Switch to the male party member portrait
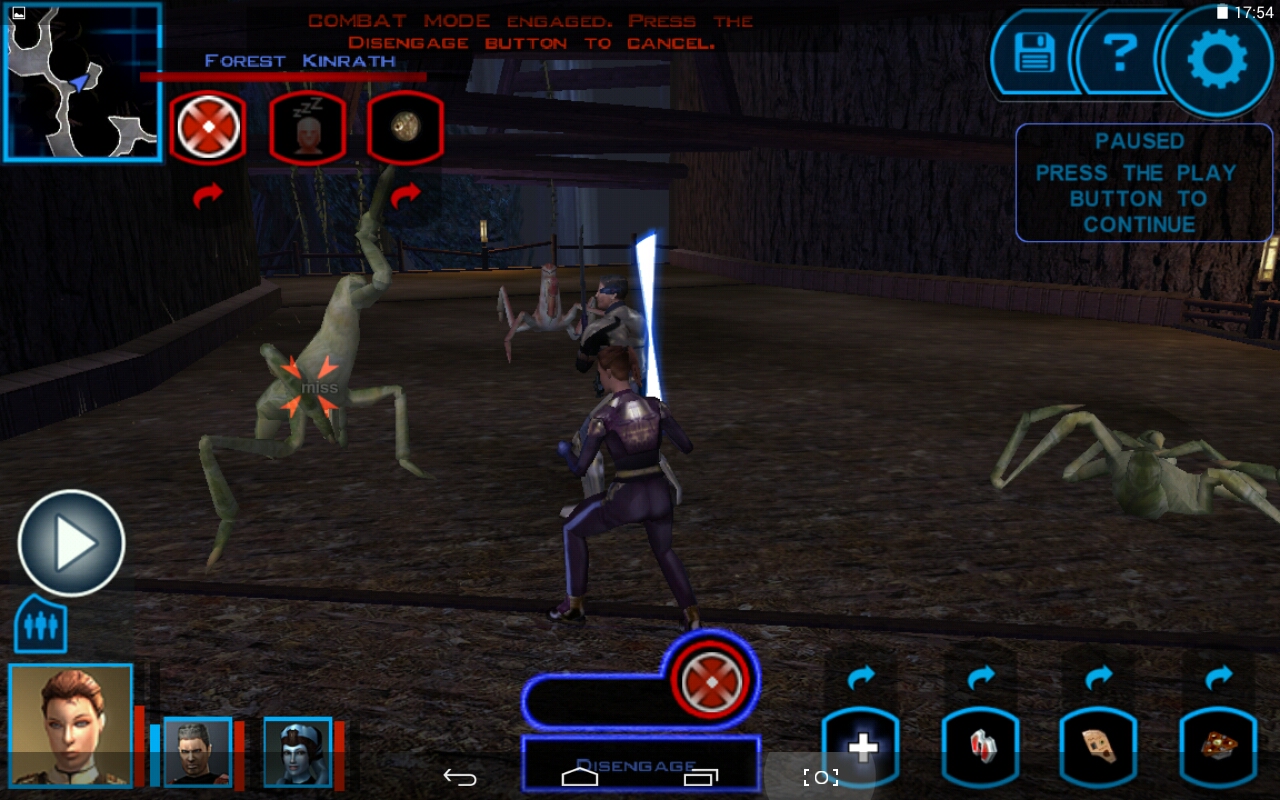This screenshot has width=1280, height=800. pyautogui.click(x=196, y=751)
